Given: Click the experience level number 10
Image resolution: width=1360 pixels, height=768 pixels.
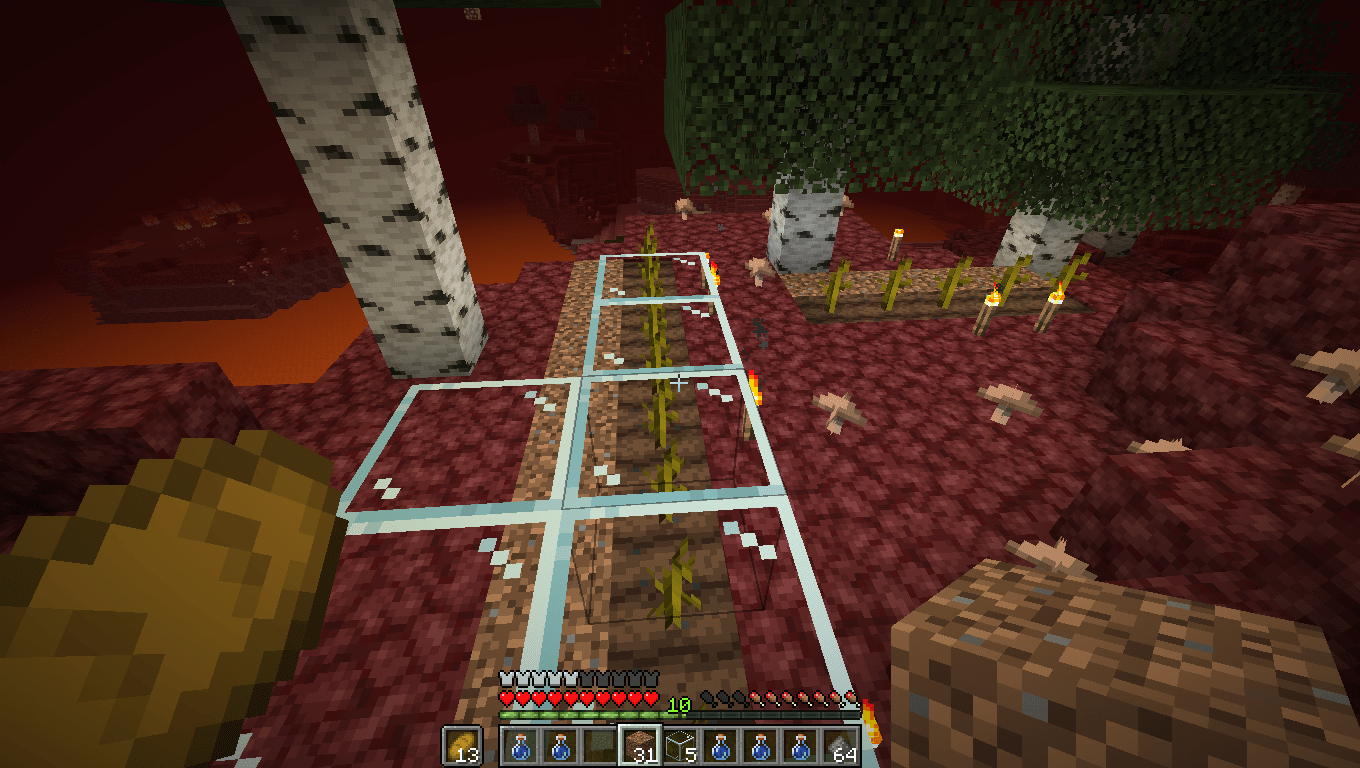Looking at the screenshot, I should coord(678,704).
